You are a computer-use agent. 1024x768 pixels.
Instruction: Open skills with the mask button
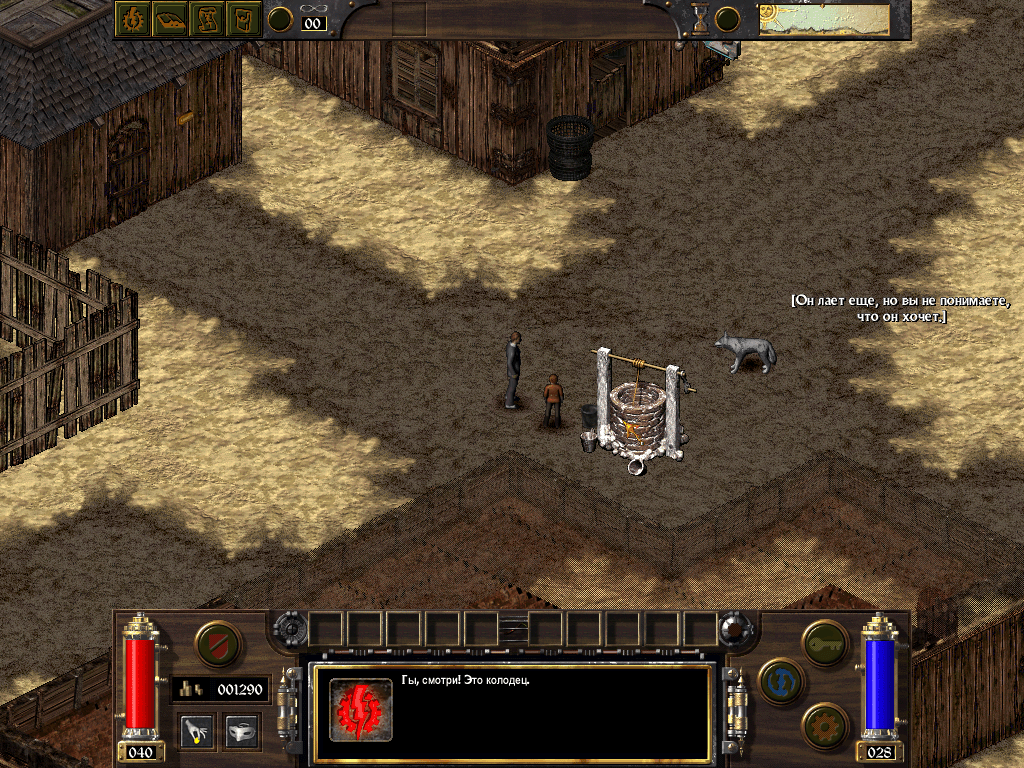tap(241, 732)
